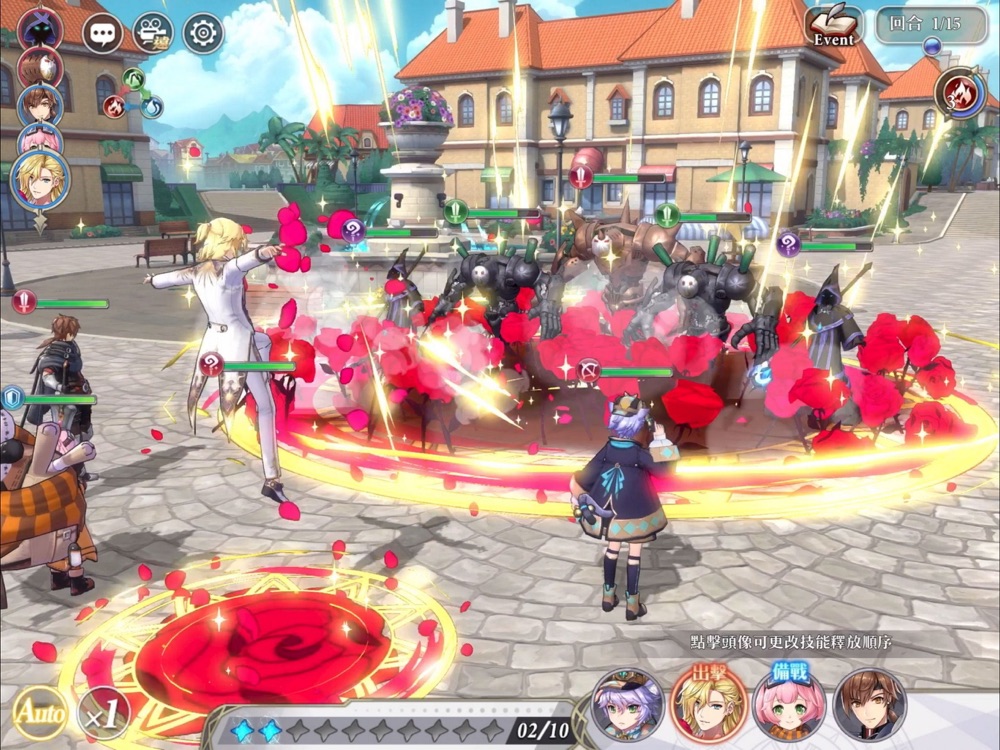Pick the pink-haired girl marked 備戰
1000x750 pixels.
tap(789, 704)
